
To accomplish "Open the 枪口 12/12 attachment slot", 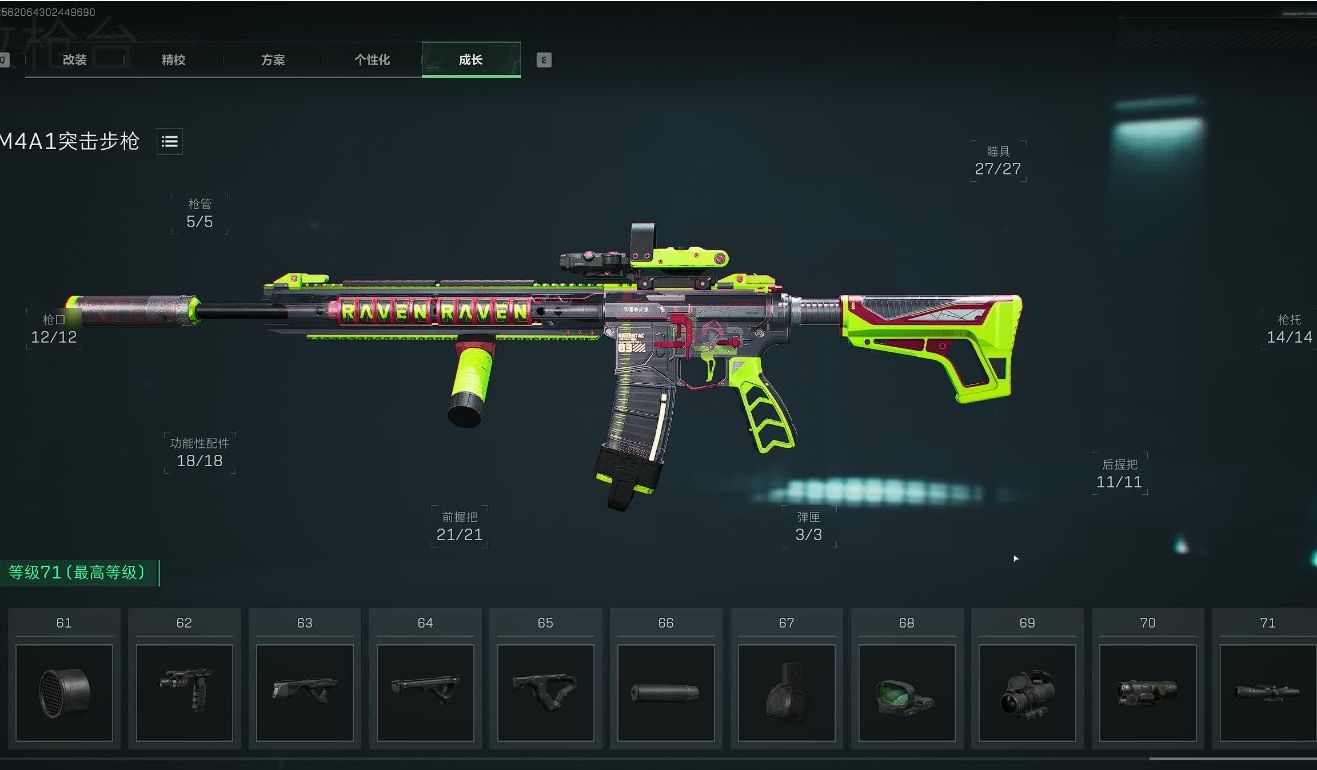I will [x=54, y=329].
